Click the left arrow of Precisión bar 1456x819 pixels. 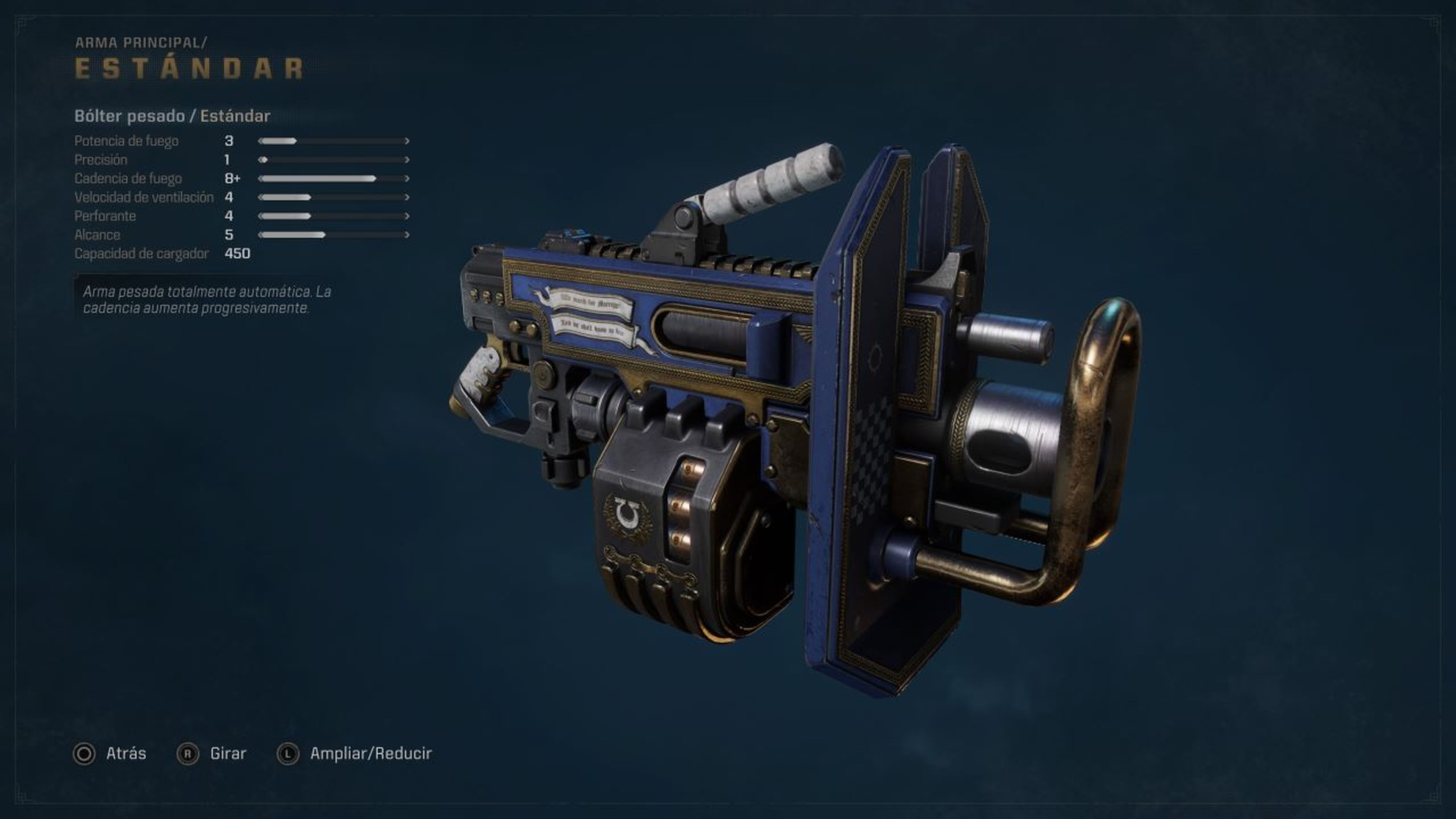pos(260,159)
